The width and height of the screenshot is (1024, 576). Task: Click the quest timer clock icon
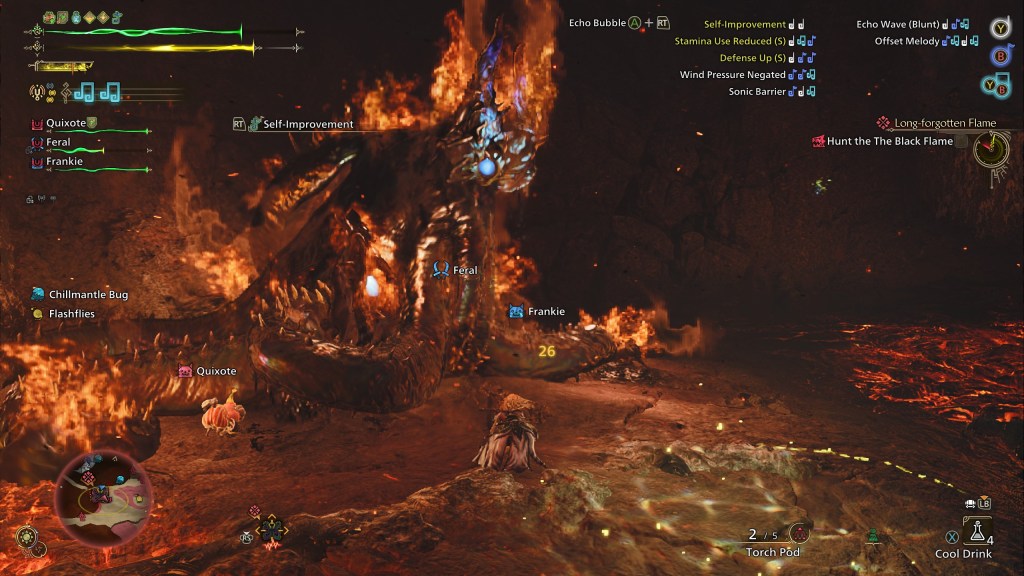pos(990,151)
